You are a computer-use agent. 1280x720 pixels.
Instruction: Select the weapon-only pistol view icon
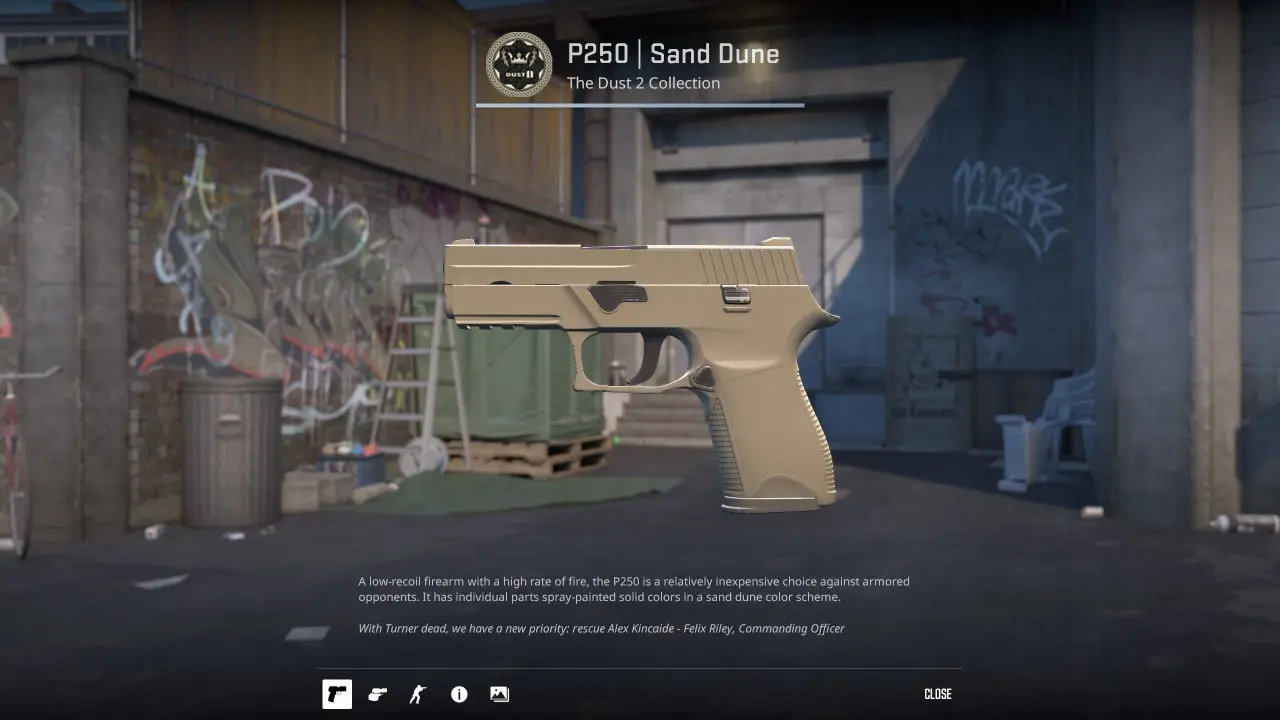click(337, 694)
